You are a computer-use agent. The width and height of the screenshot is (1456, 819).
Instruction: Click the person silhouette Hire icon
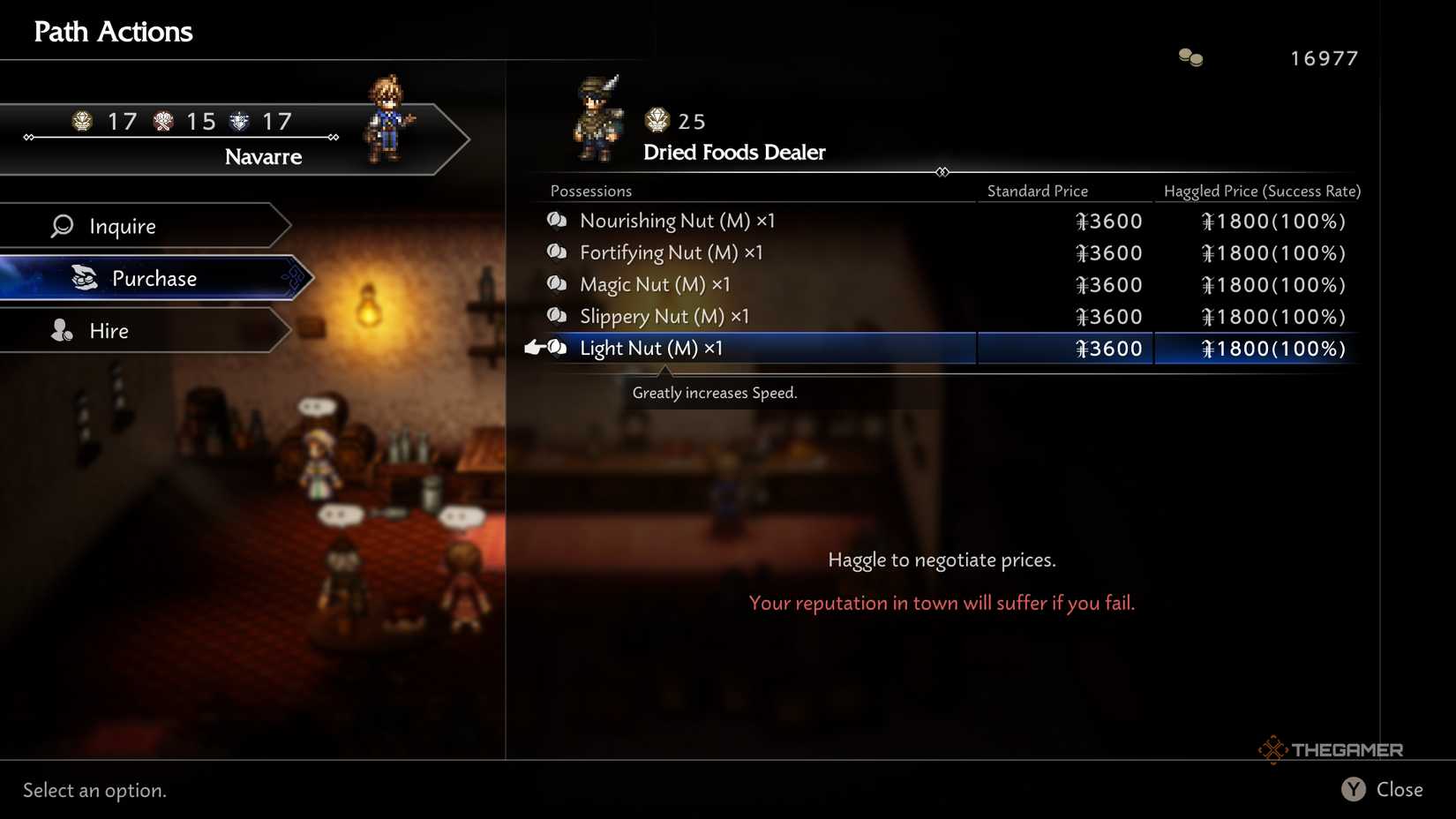pos(60,331)
